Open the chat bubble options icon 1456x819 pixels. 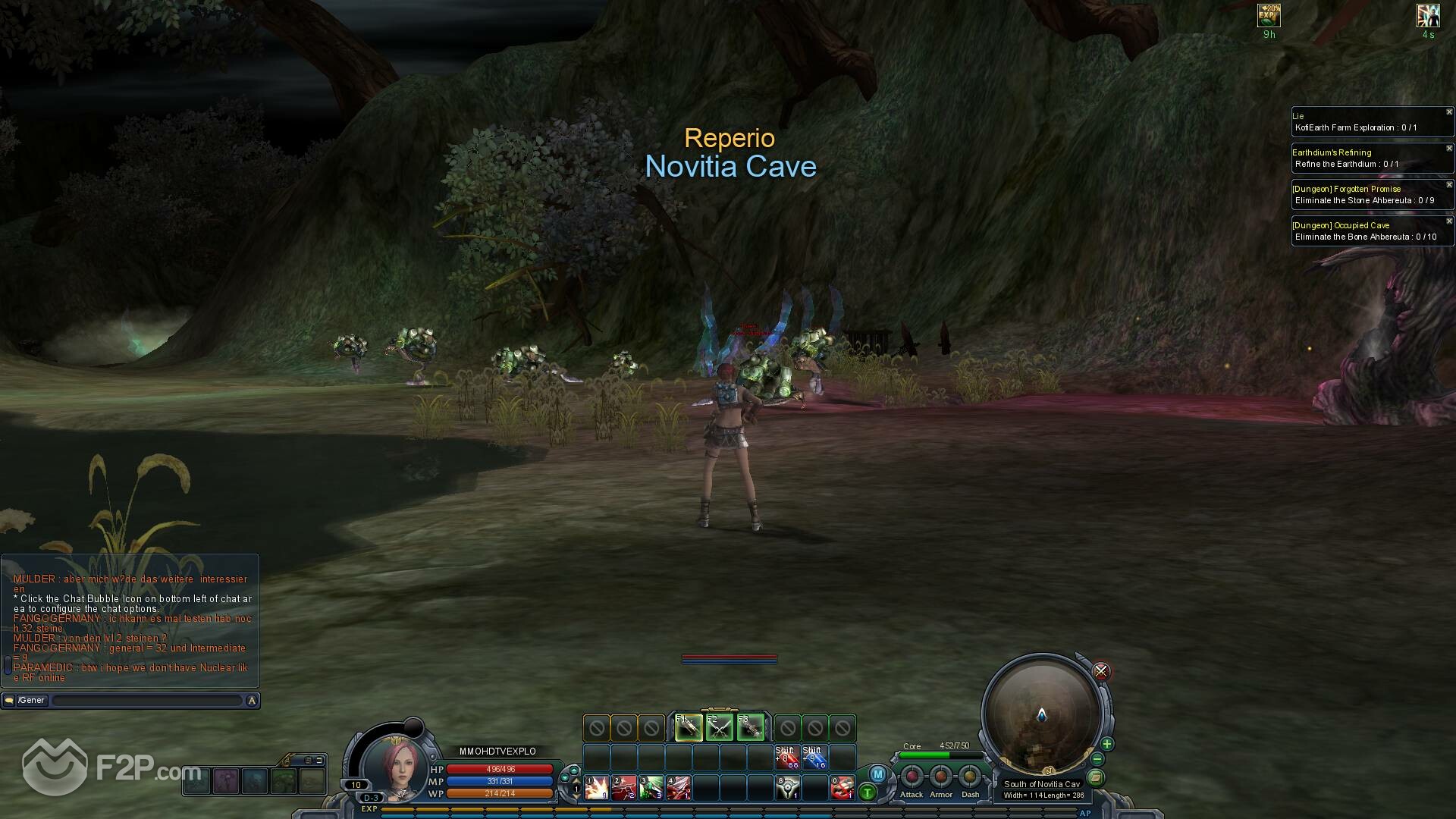9,701
